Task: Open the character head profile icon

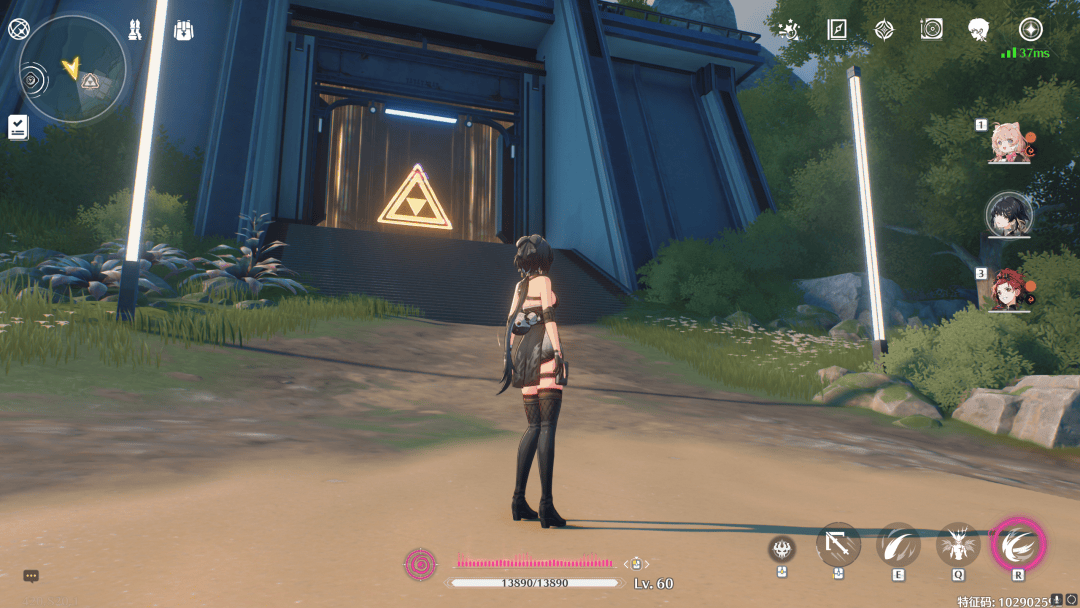Action: tap(980, 29)
